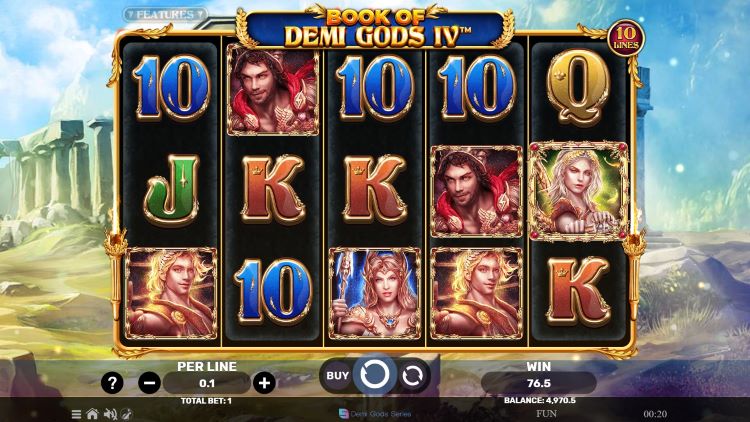Toggle the music note icon

click(126, 413)
